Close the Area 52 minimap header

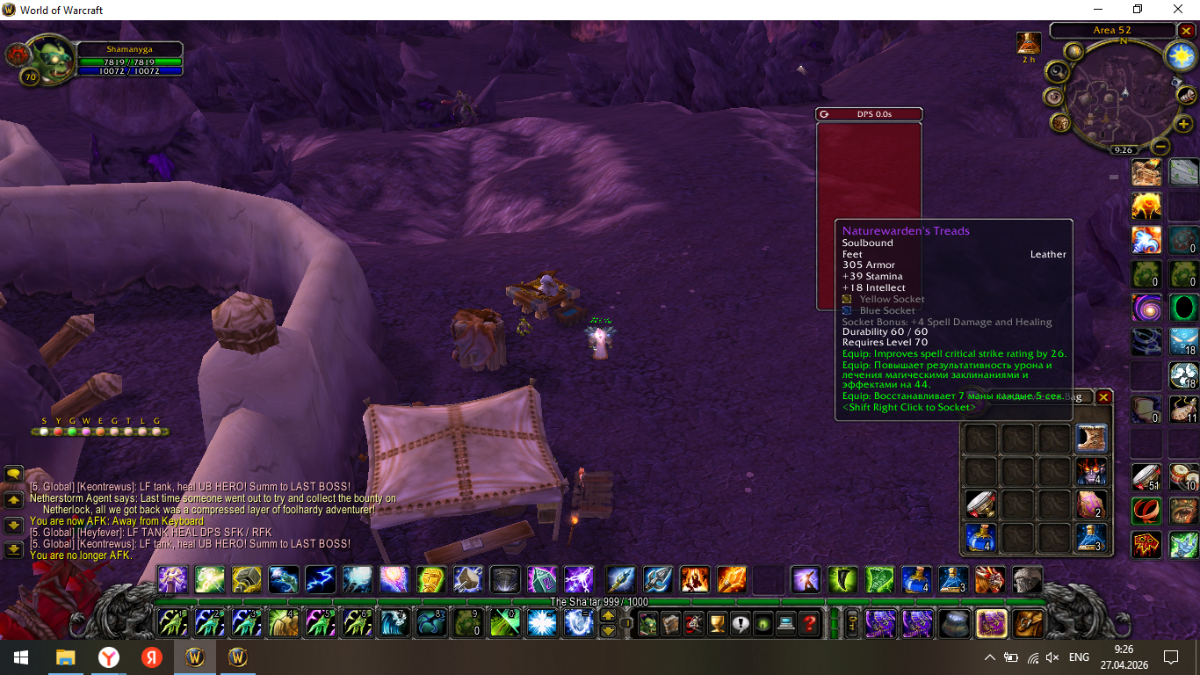coord(1186,31)
